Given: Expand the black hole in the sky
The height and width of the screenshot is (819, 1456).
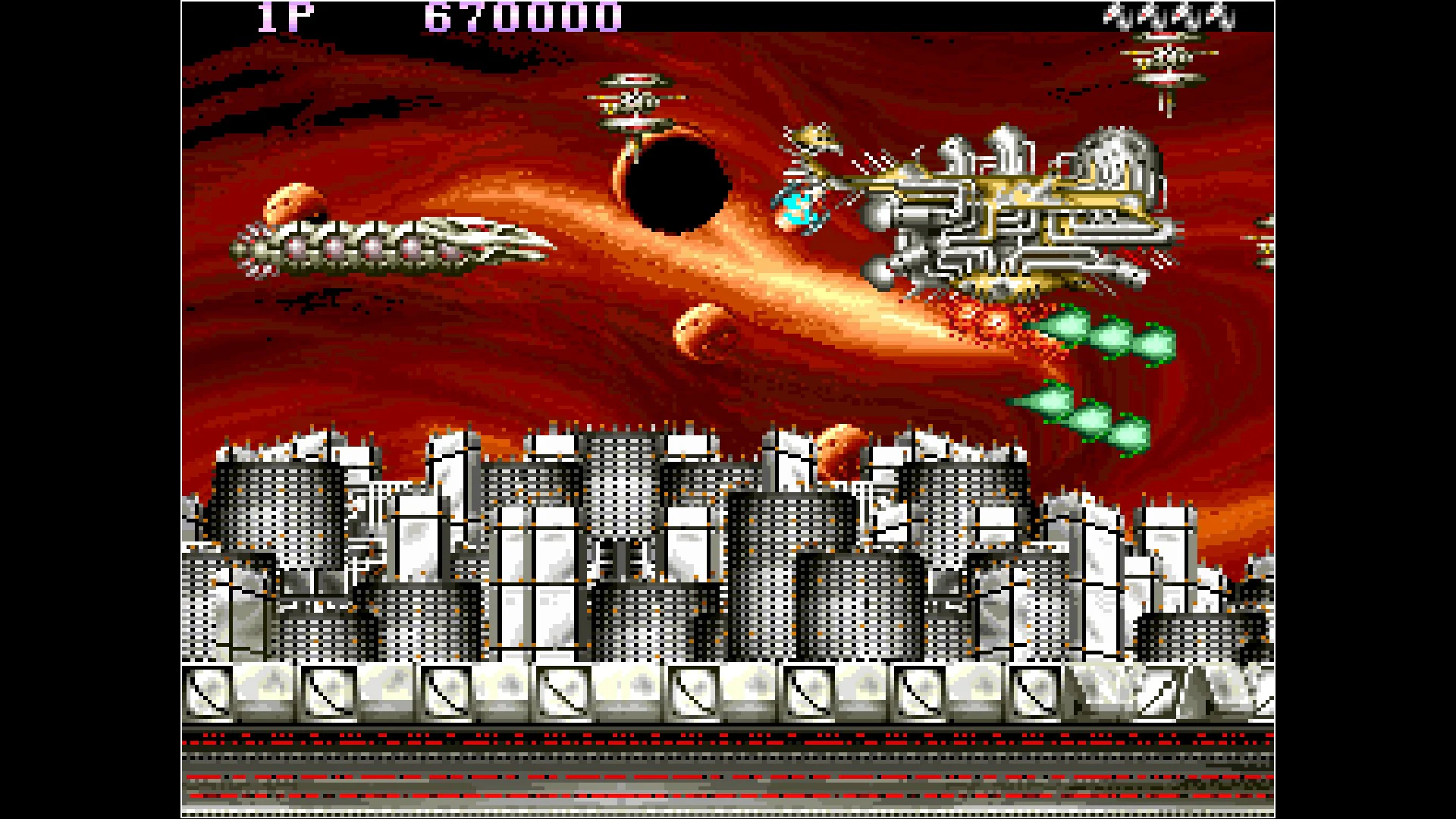Looking at the screenshot, I should pyautogui.click(x=679, y=182).
